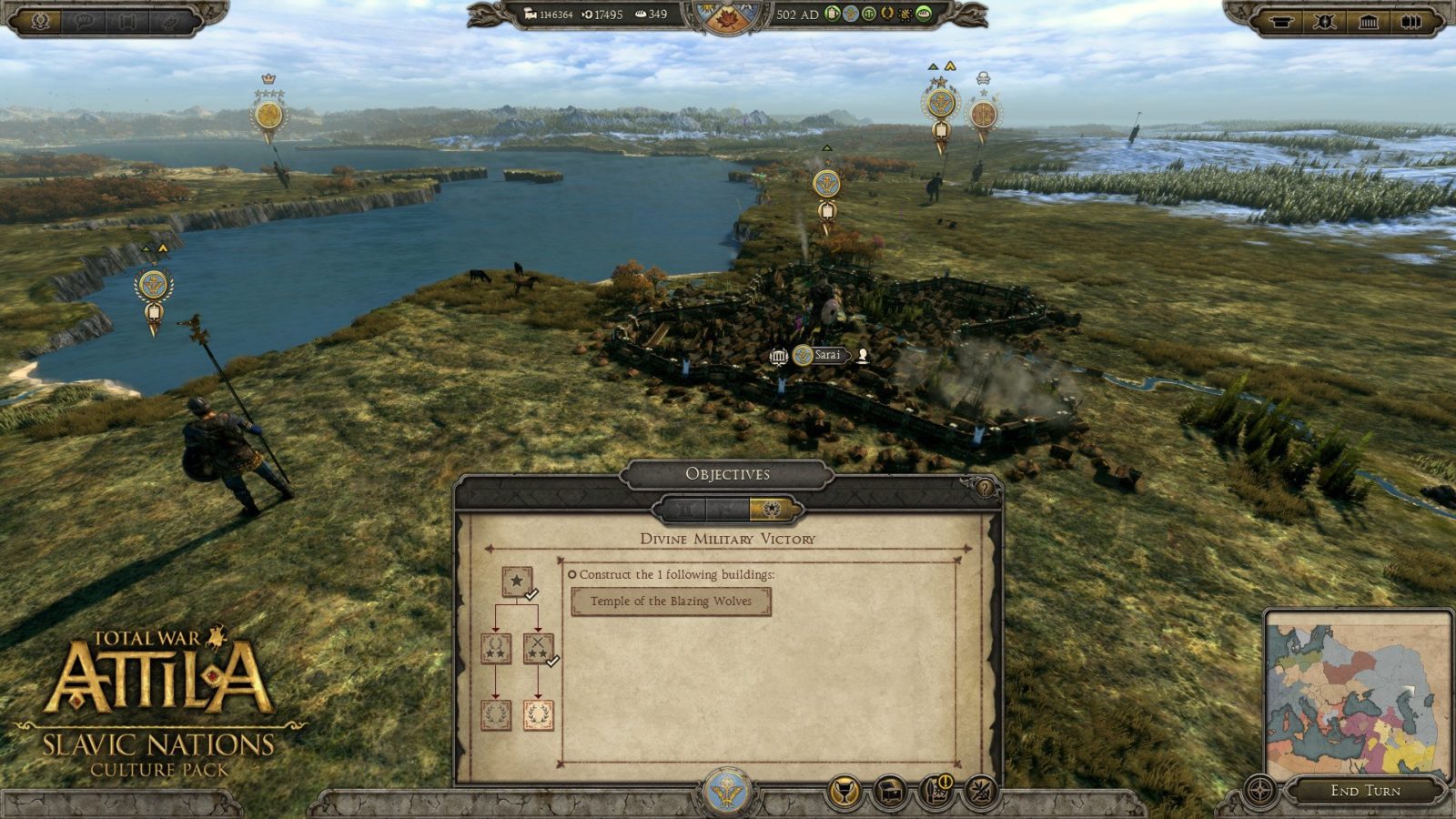Select the laurel two-star victory node
Viewport: 1456px width, 819px height.
495,649
